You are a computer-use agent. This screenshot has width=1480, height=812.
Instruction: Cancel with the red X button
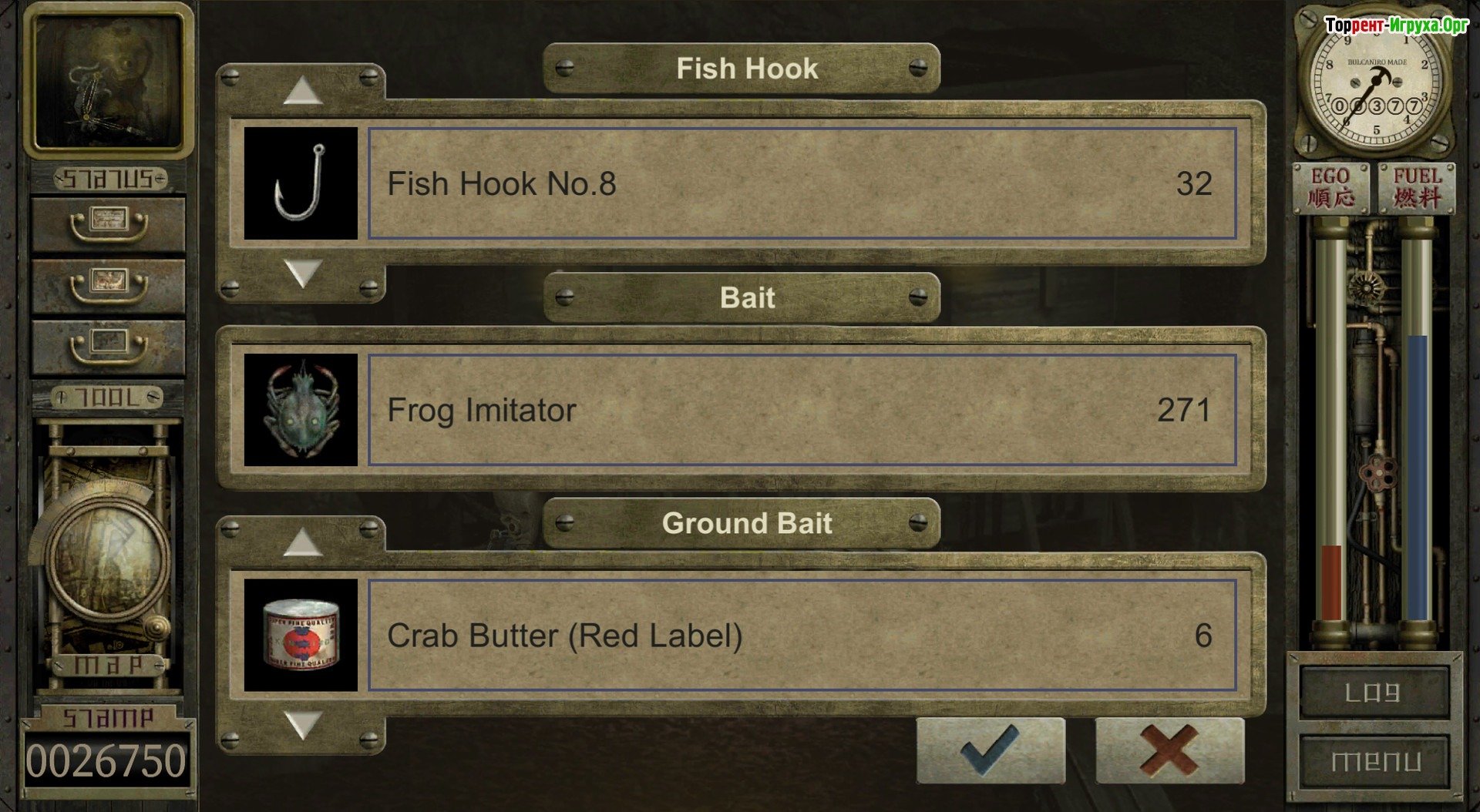tap(1169, 750)
